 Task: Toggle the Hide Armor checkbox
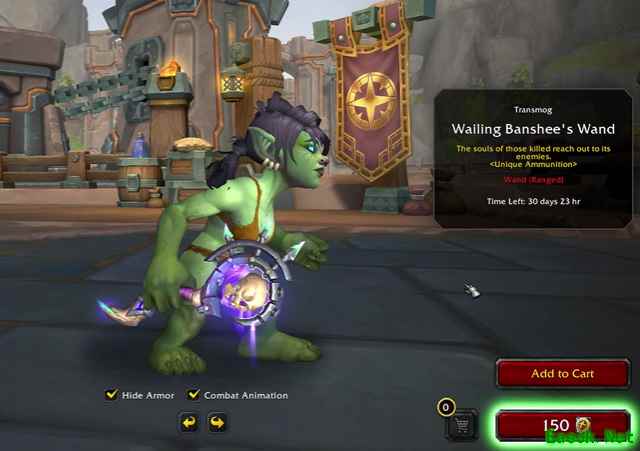(112, 395)
